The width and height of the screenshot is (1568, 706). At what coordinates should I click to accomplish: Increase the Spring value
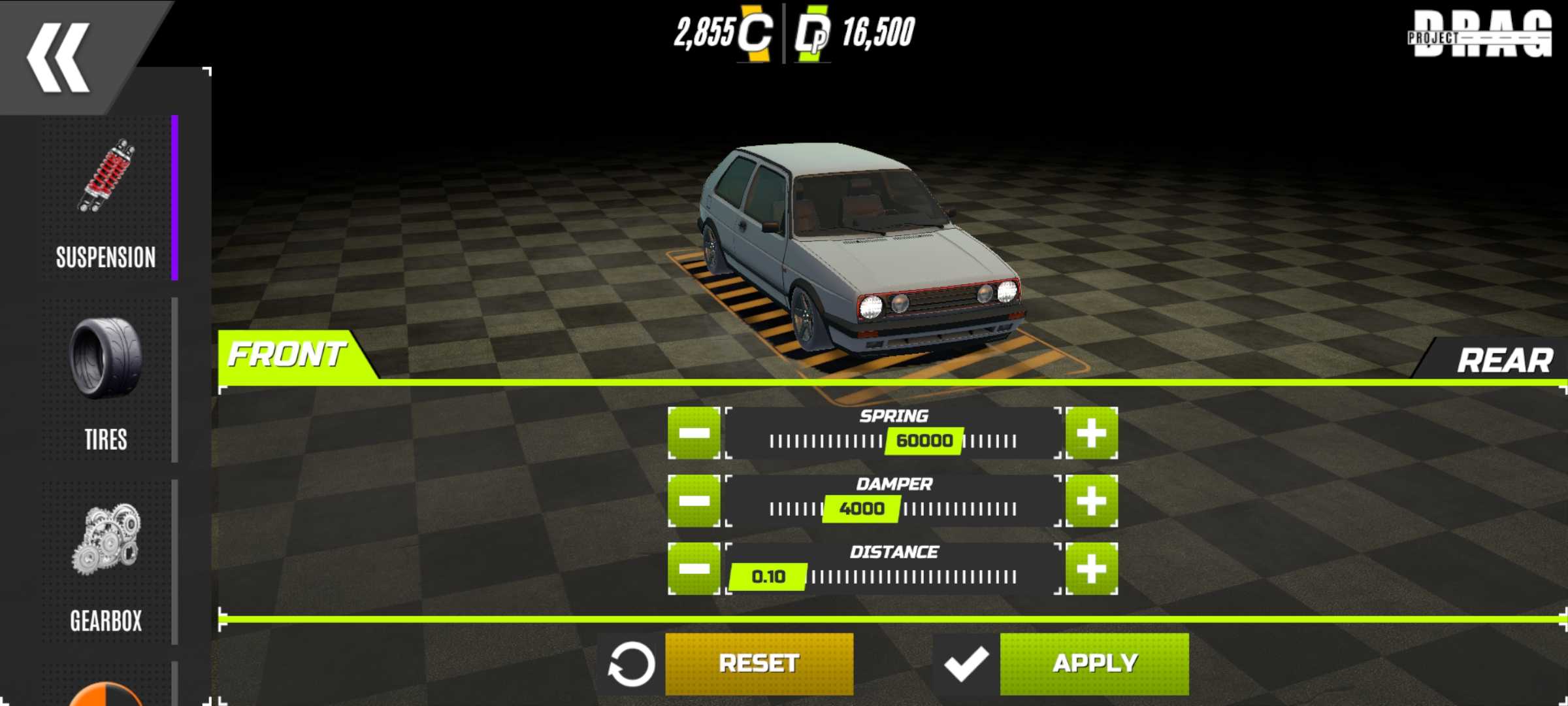point(1091,433)
